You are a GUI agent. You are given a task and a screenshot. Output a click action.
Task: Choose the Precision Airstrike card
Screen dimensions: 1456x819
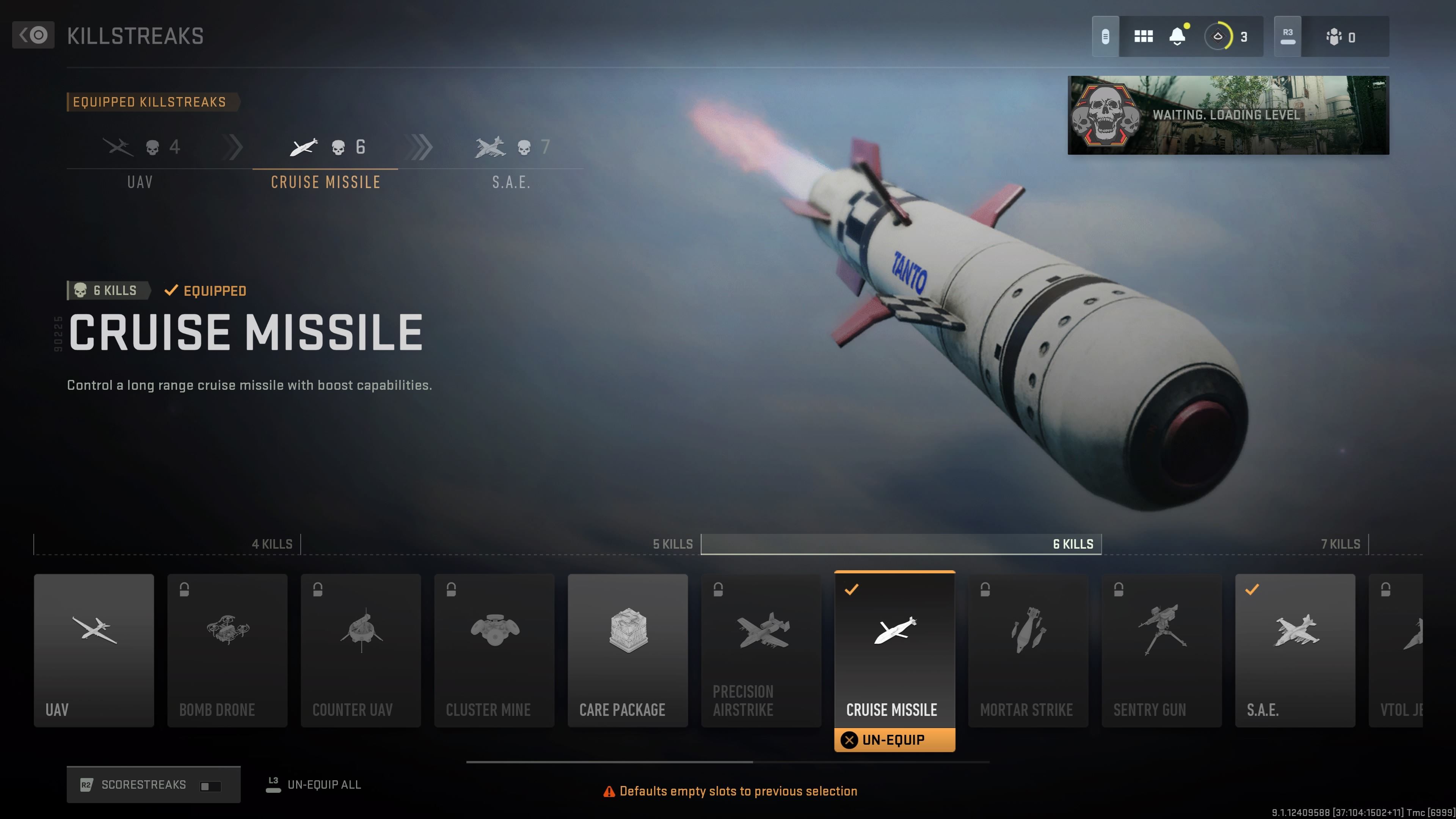point(761,650)
